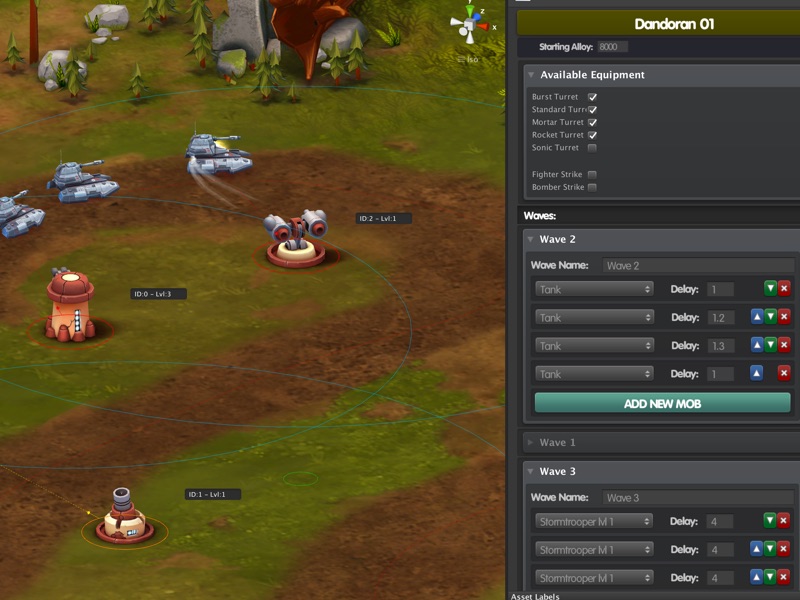The image size is (800, 600).
Task: Expand the collapsed Wave 1 section
Action: point(531,442)
